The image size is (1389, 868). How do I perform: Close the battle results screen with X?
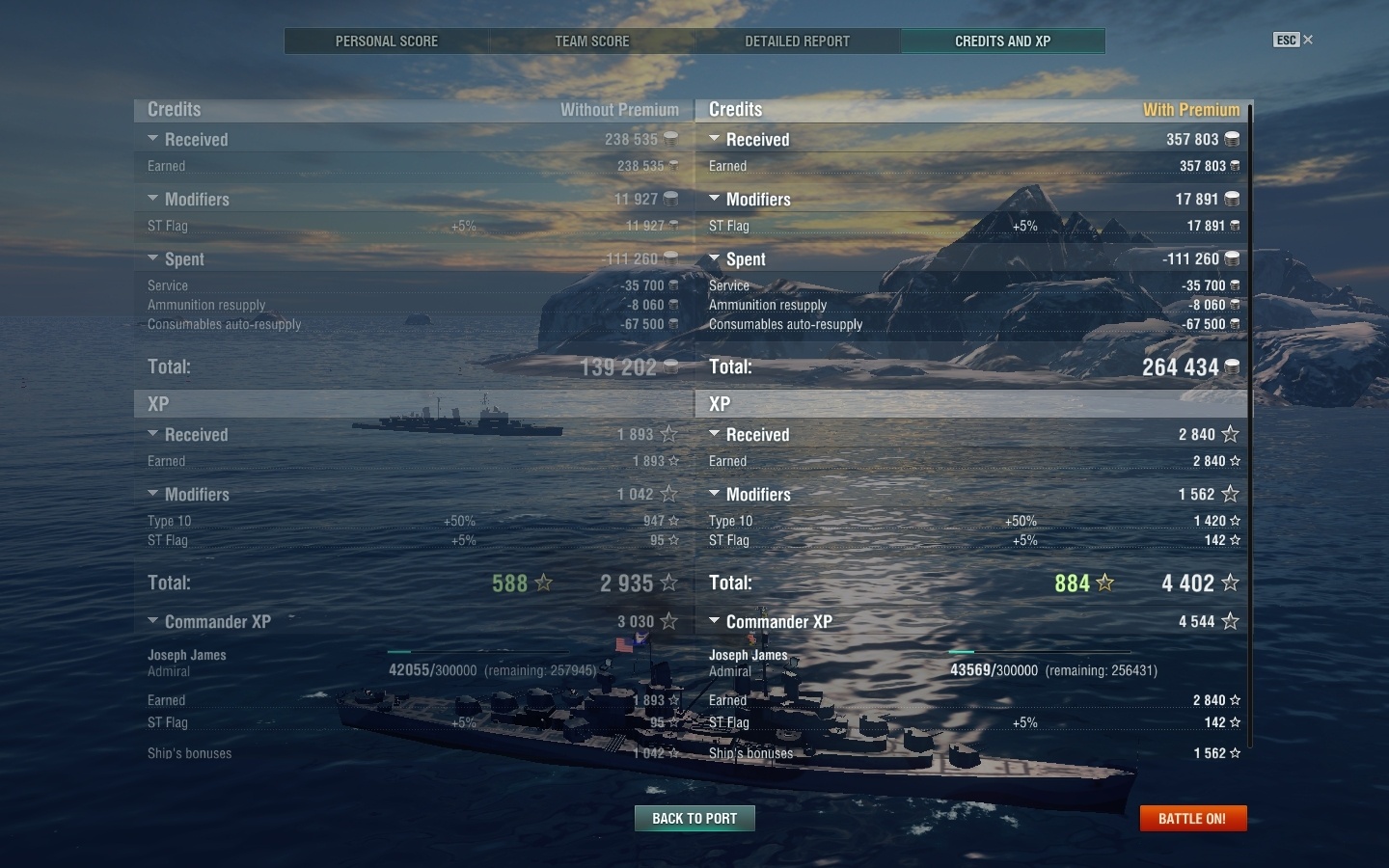coord(1308,40)
